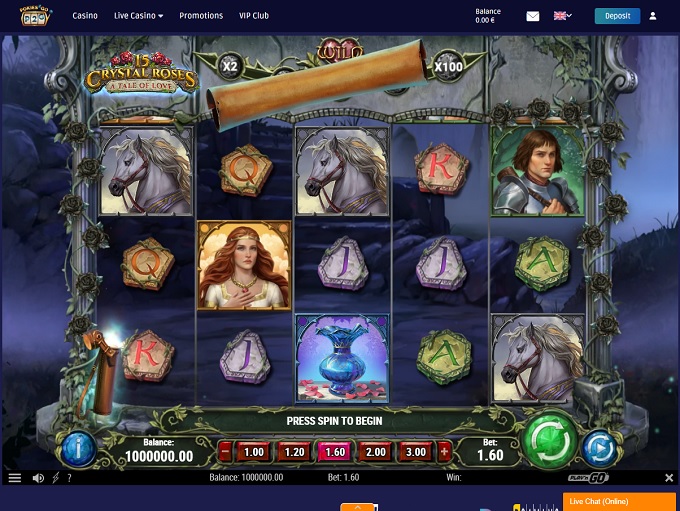The width and height of the screenshot is (680, 511).
Task: Open the hamburger game menu
Action: click(x=14, y=478)
